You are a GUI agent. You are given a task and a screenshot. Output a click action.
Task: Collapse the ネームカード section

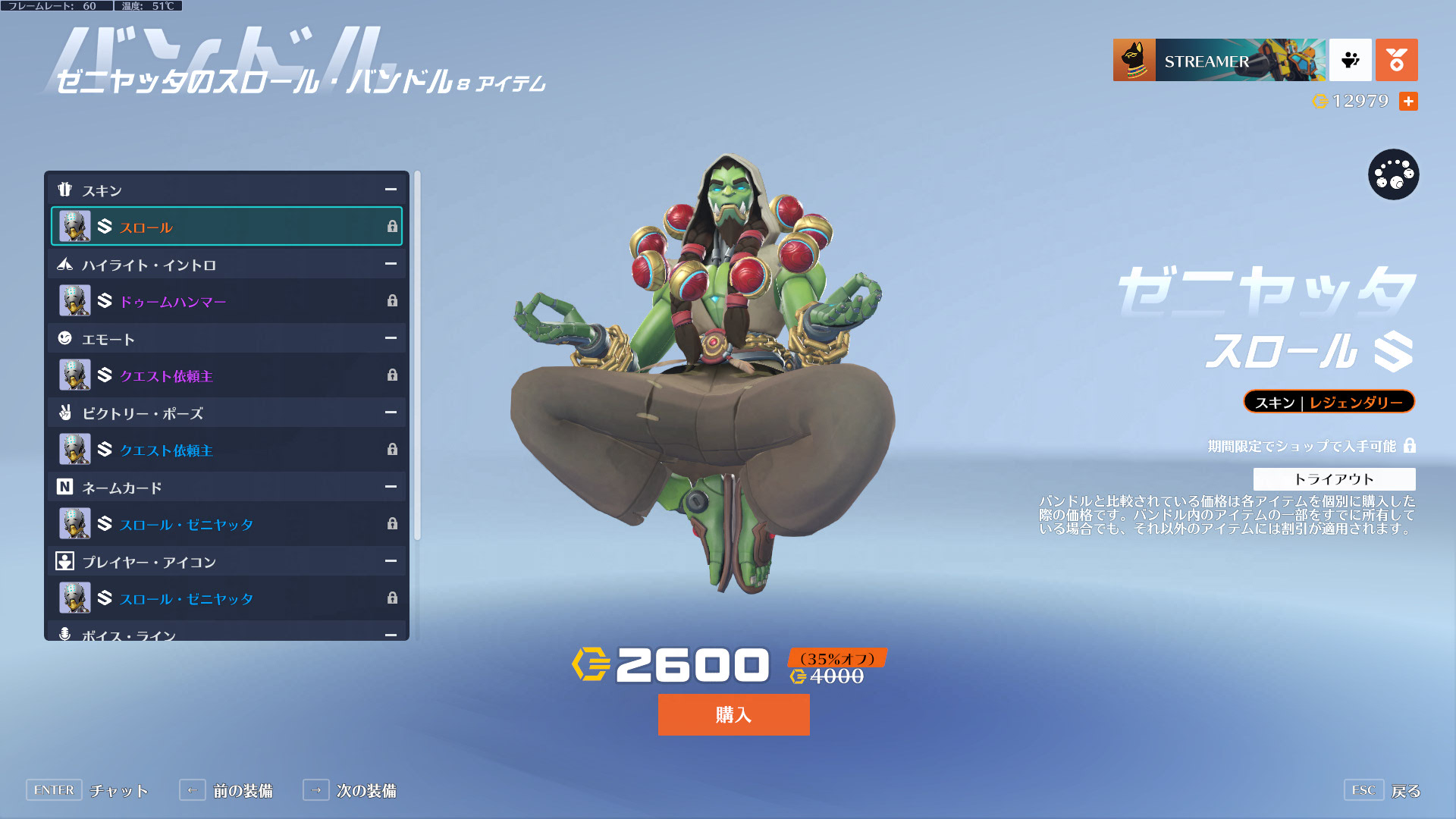click(391, 487)
